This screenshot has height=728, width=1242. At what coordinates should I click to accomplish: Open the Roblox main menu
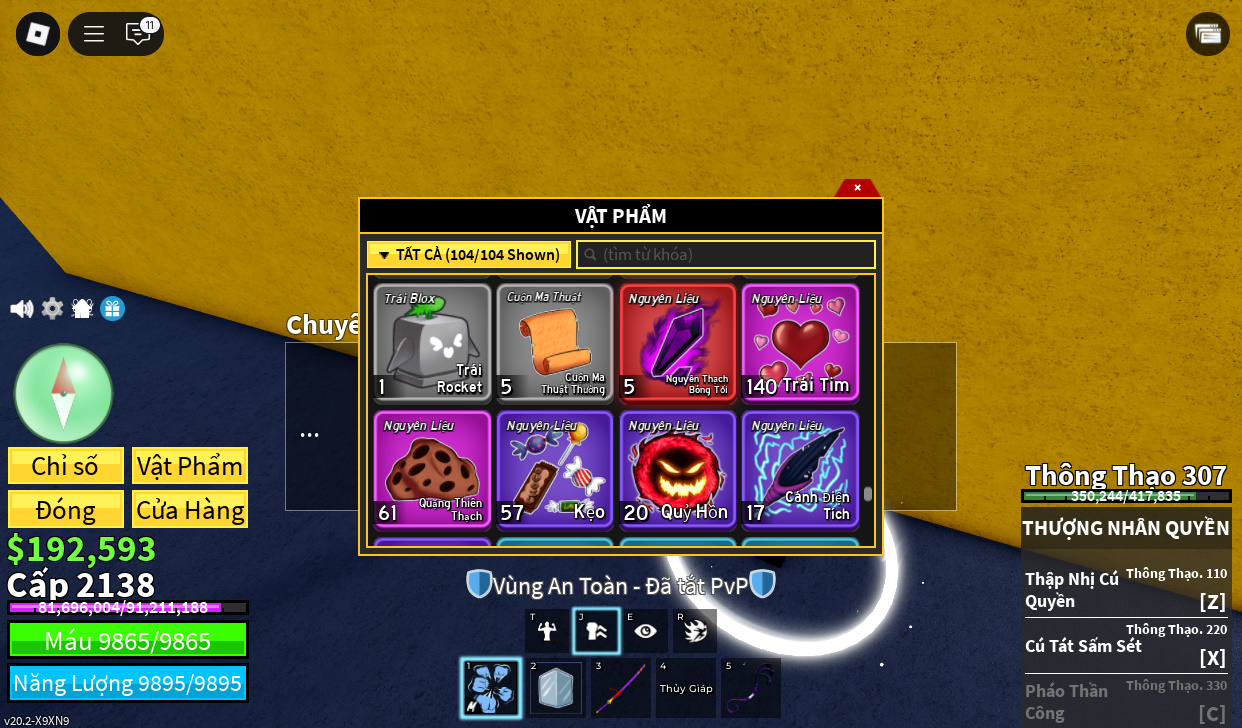coord(38,34)
